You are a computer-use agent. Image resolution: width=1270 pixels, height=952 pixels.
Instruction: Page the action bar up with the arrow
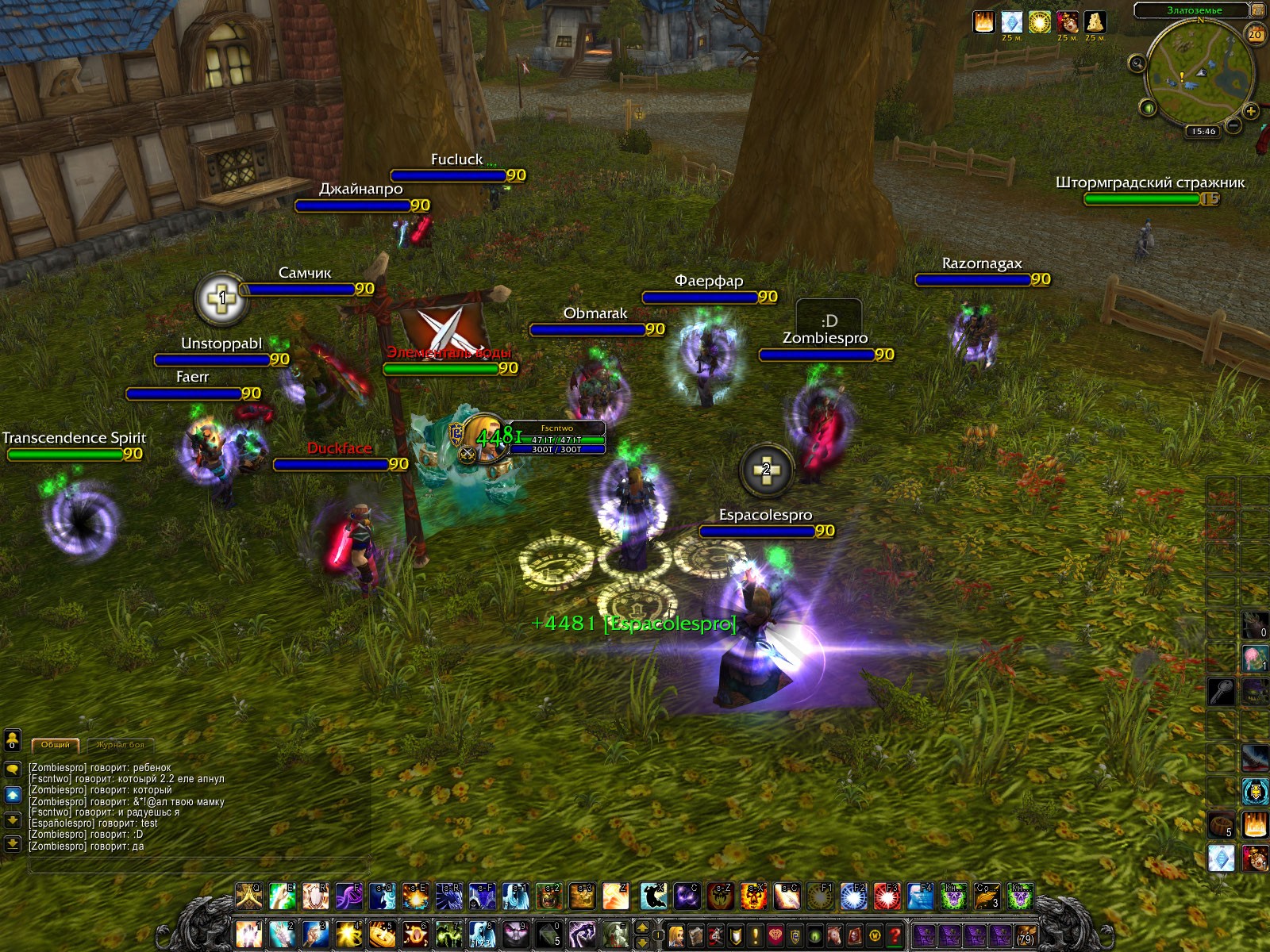click(642, 927)
